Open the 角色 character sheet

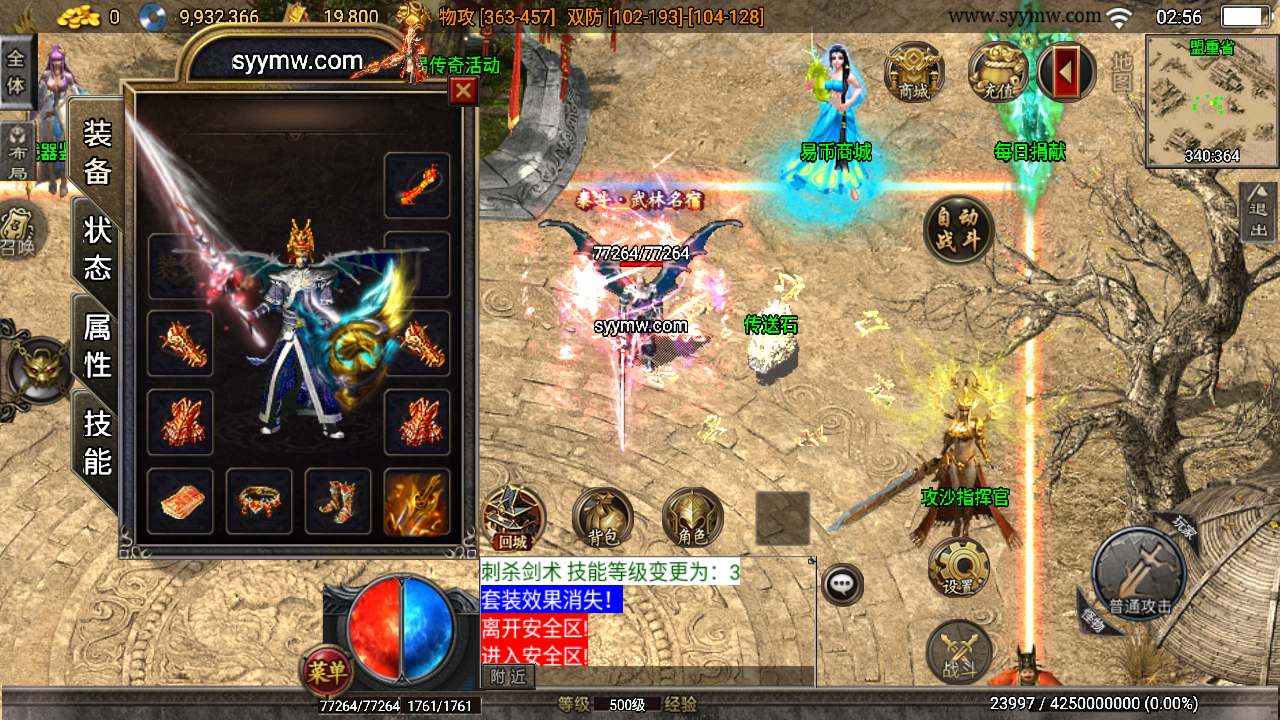[692, 519]
